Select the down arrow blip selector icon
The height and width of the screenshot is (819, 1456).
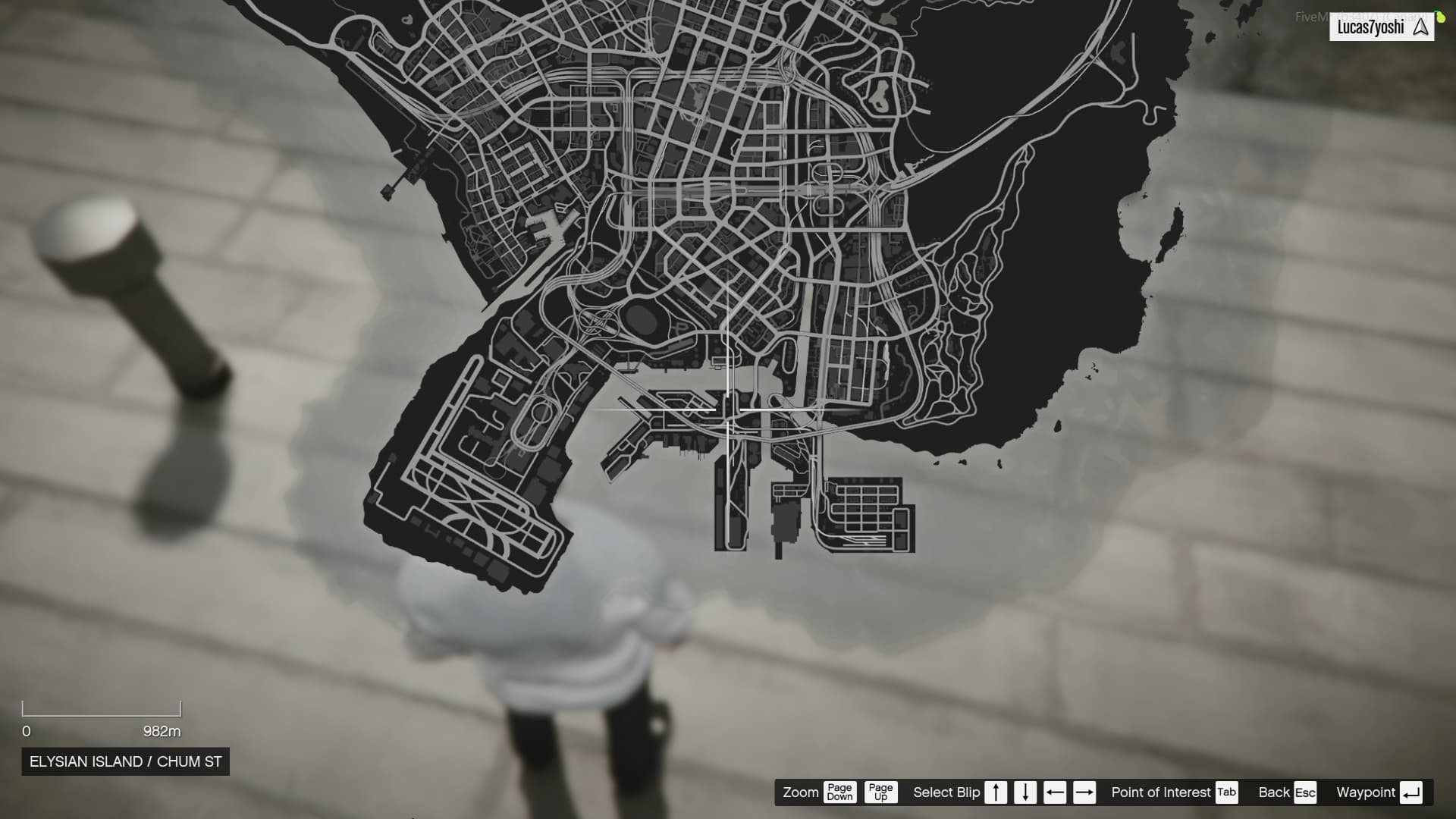coord(1025,792)
